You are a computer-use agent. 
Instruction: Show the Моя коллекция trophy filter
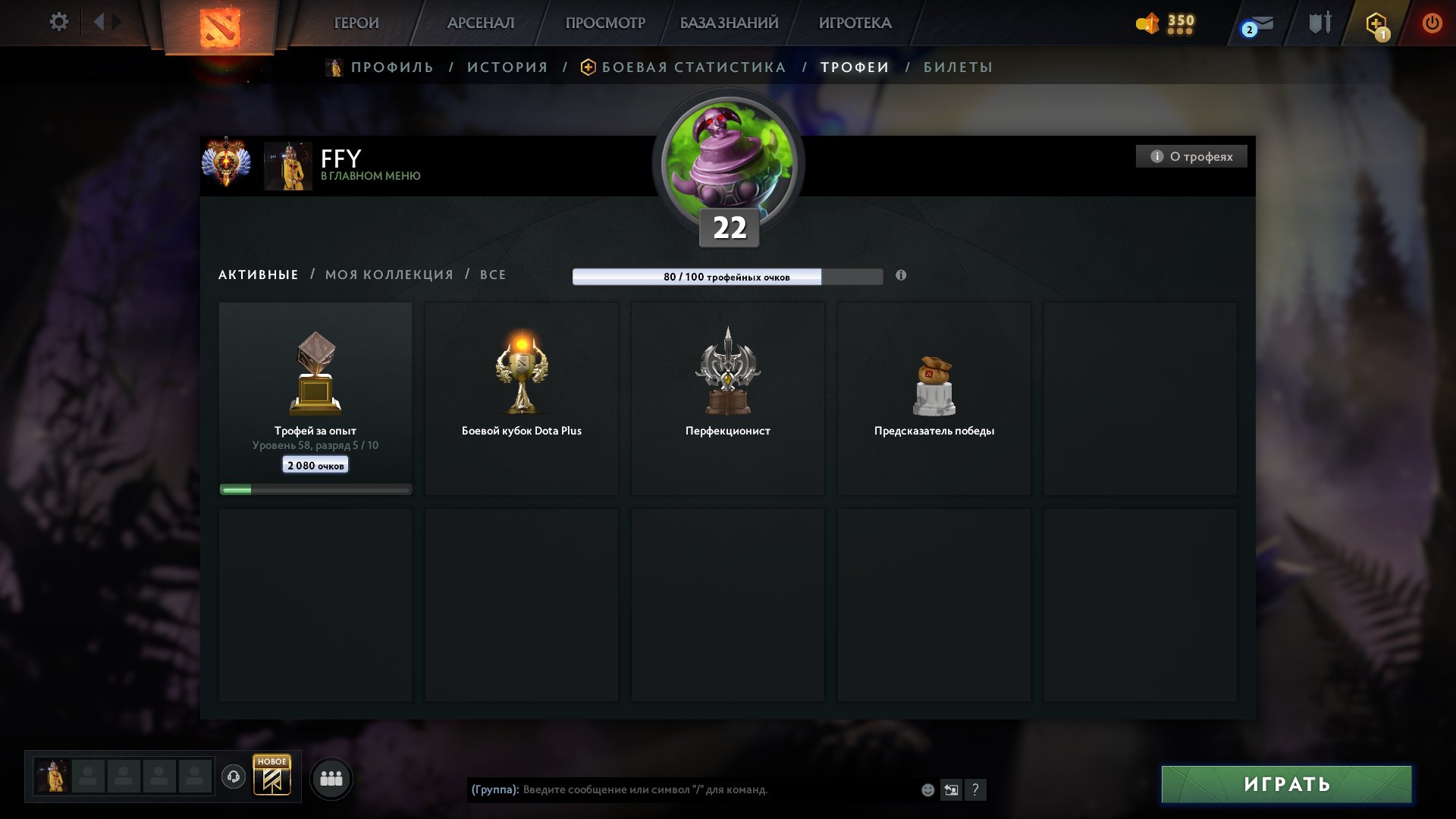click(x=389, y=275)
